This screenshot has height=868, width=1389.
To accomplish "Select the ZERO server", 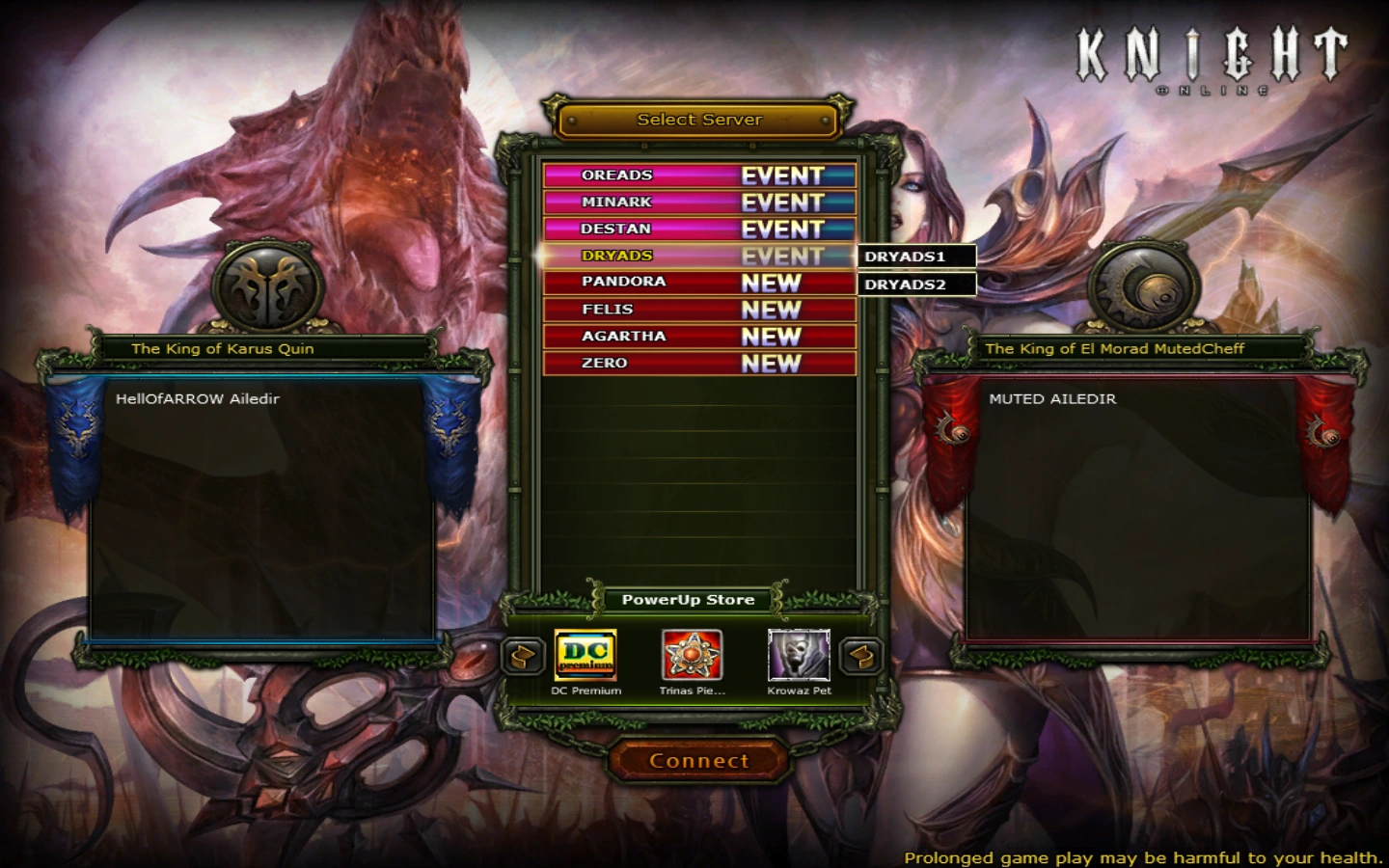I will (699, 364).
